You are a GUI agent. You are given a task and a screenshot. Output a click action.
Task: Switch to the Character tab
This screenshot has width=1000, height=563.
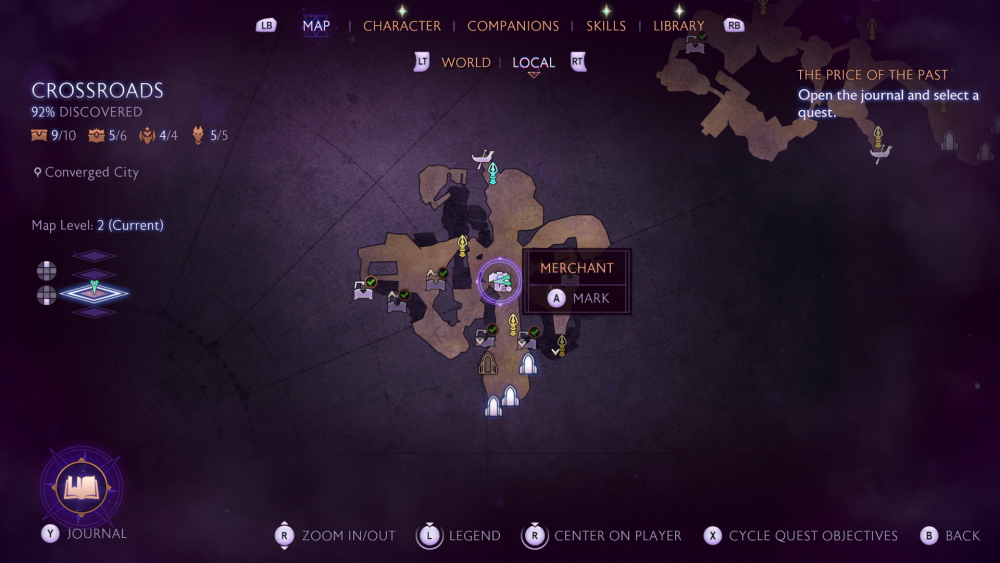pos(401,26)
